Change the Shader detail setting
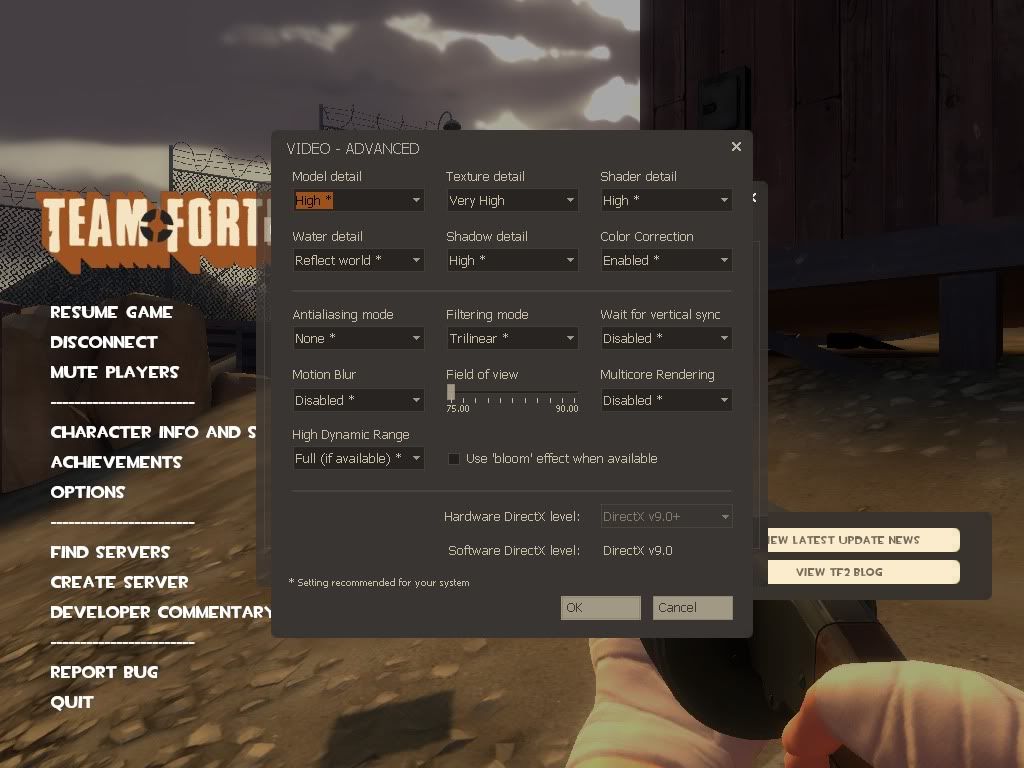 click(666, 201)
